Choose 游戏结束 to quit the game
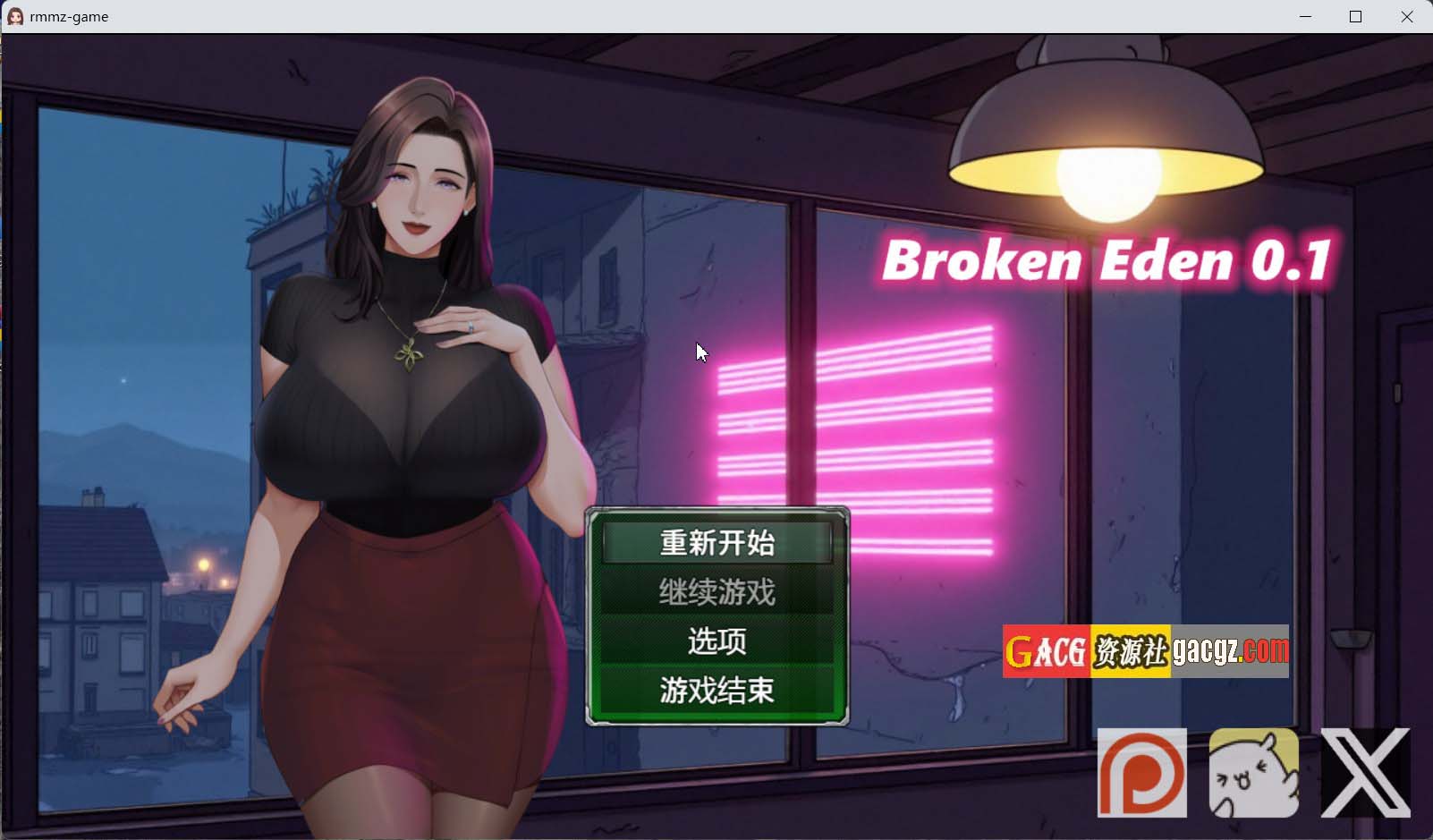Image resolution: width=1433 pixels, height=840 pixels. tap(716, 690)
